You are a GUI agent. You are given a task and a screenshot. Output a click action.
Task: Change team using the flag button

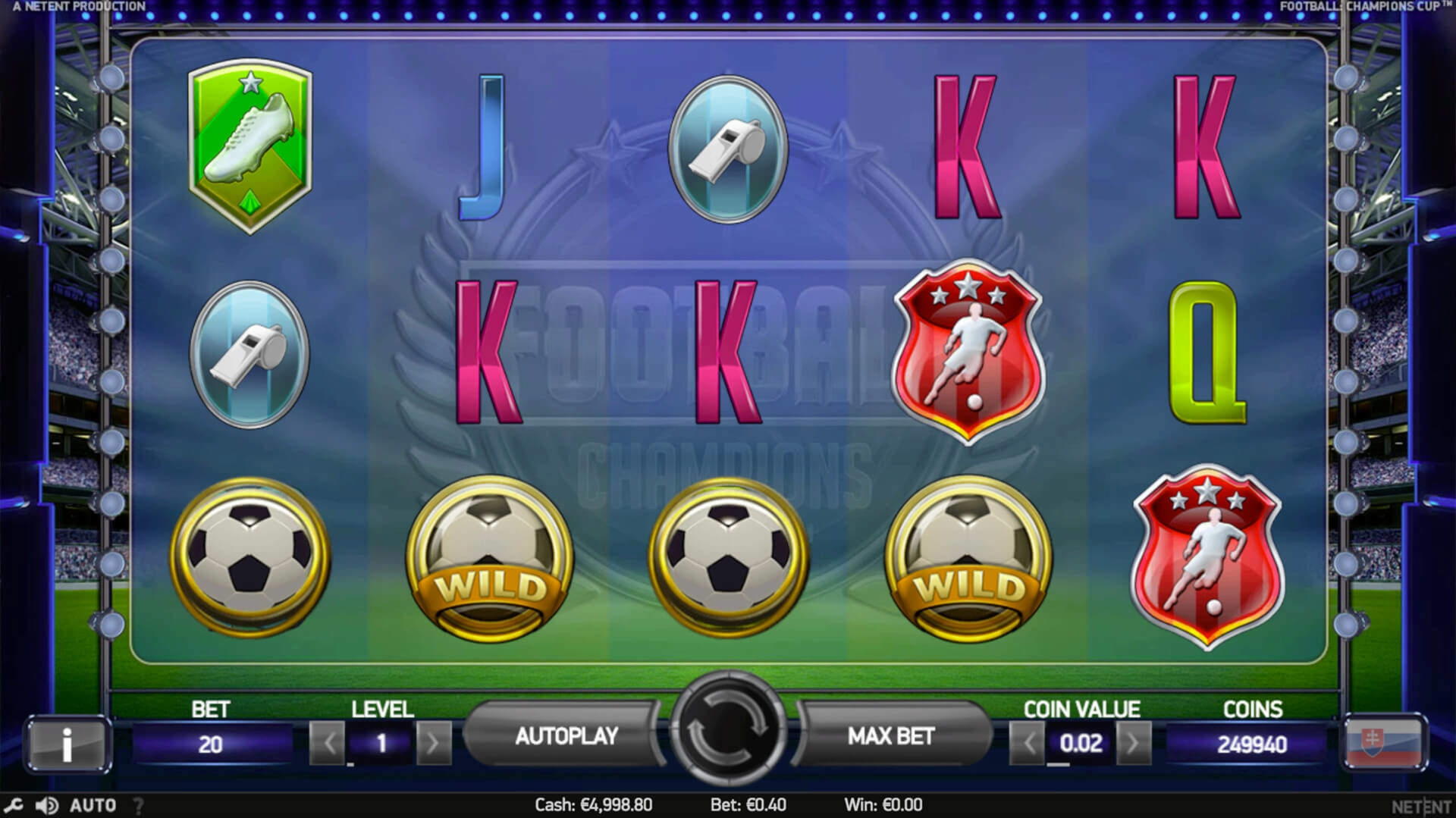[1385, 744]
